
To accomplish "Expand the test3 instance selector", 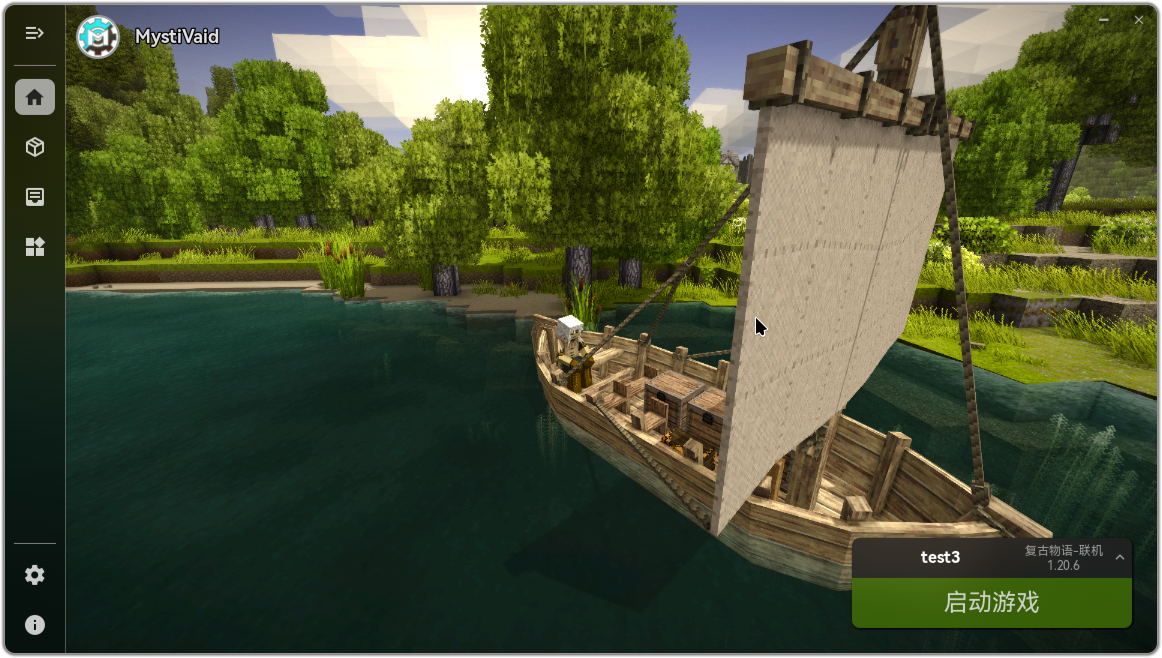I will click(1120, 558).
